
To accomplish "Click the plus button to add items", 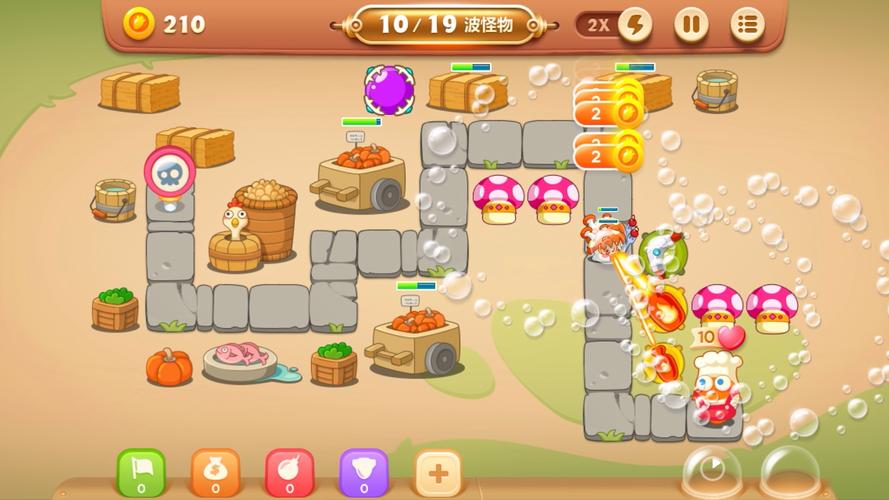I will [x=438, y=471].
